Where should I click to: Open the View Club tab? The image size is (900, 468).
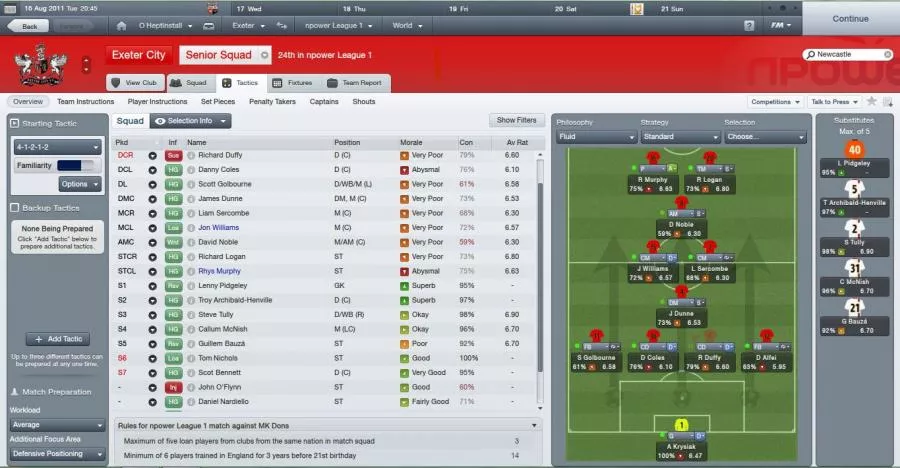pos(134,83)
